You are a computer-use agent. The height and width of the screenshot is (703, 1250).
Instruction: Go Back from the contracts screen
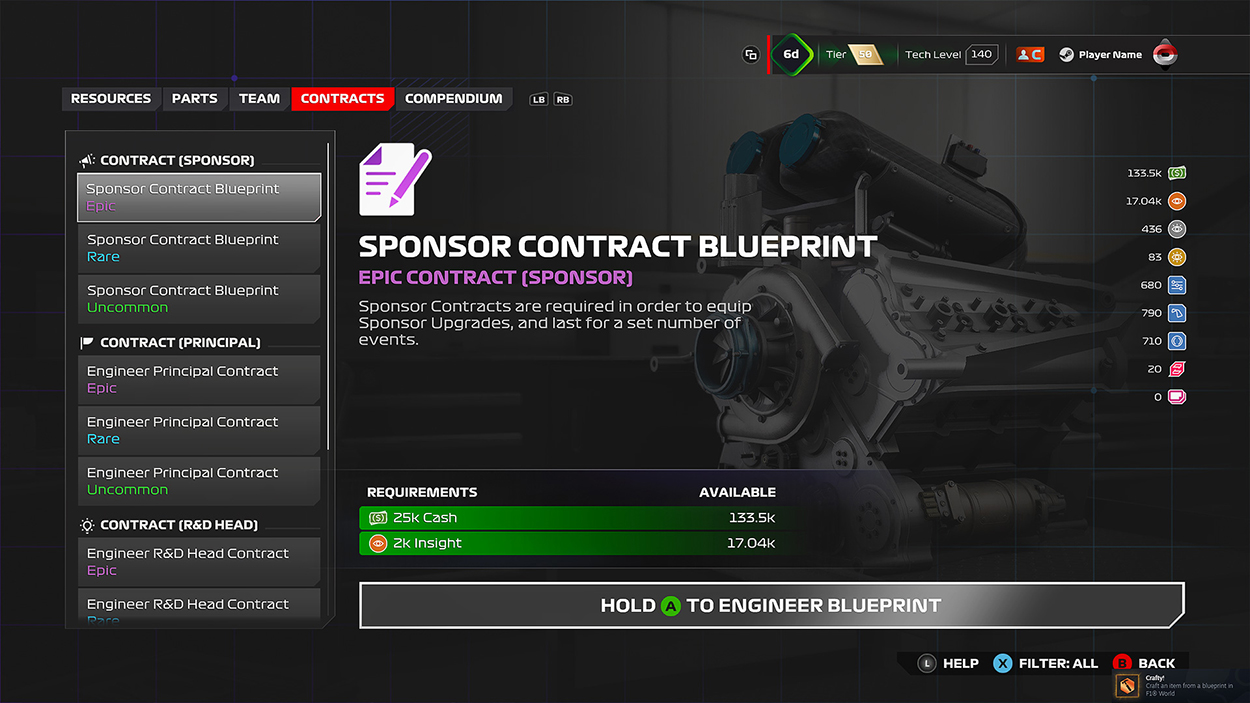pos(1144,663)
